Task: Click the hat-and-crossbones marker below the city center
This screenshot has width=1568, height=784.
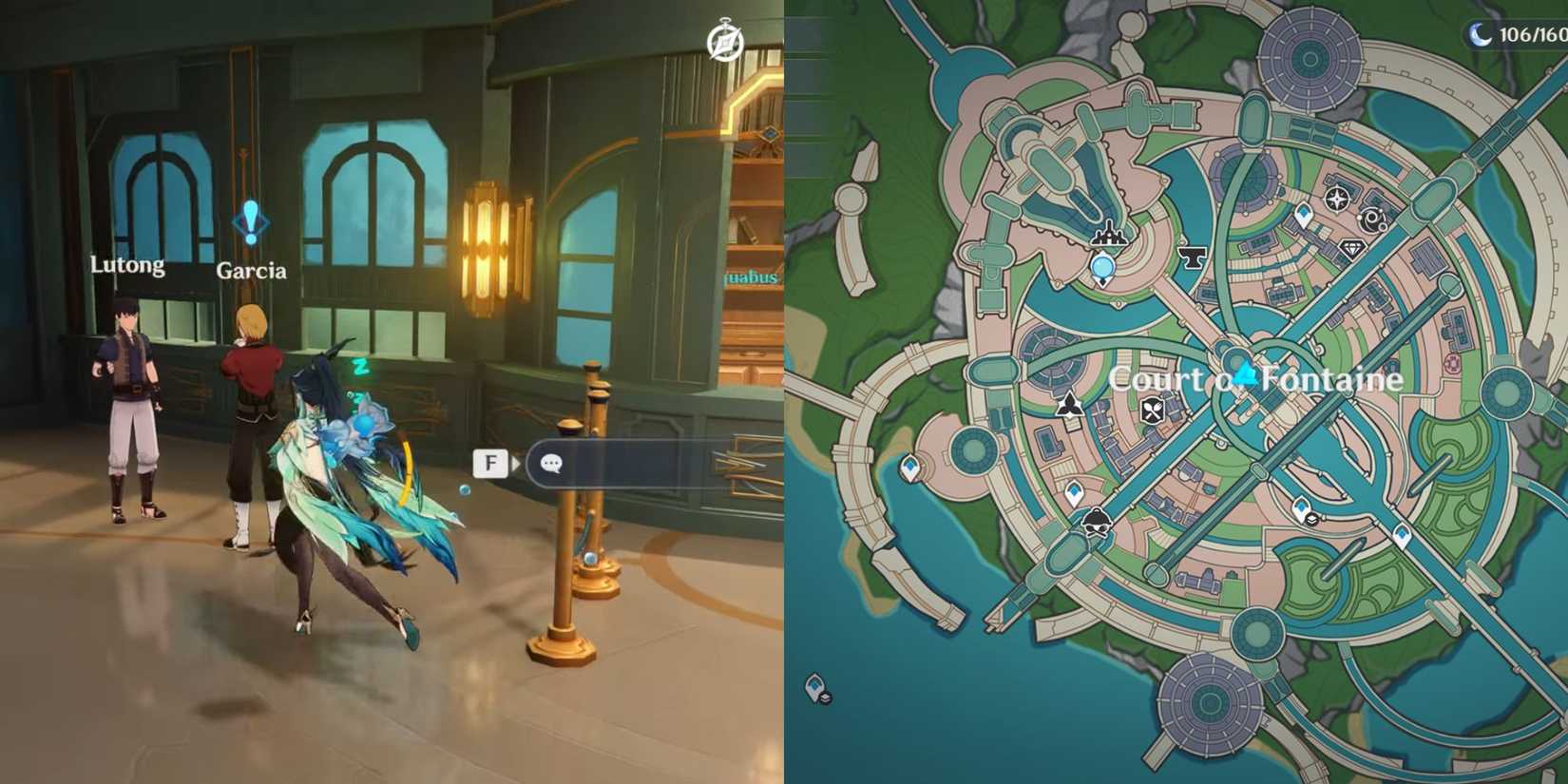Action: point(1096,522)
